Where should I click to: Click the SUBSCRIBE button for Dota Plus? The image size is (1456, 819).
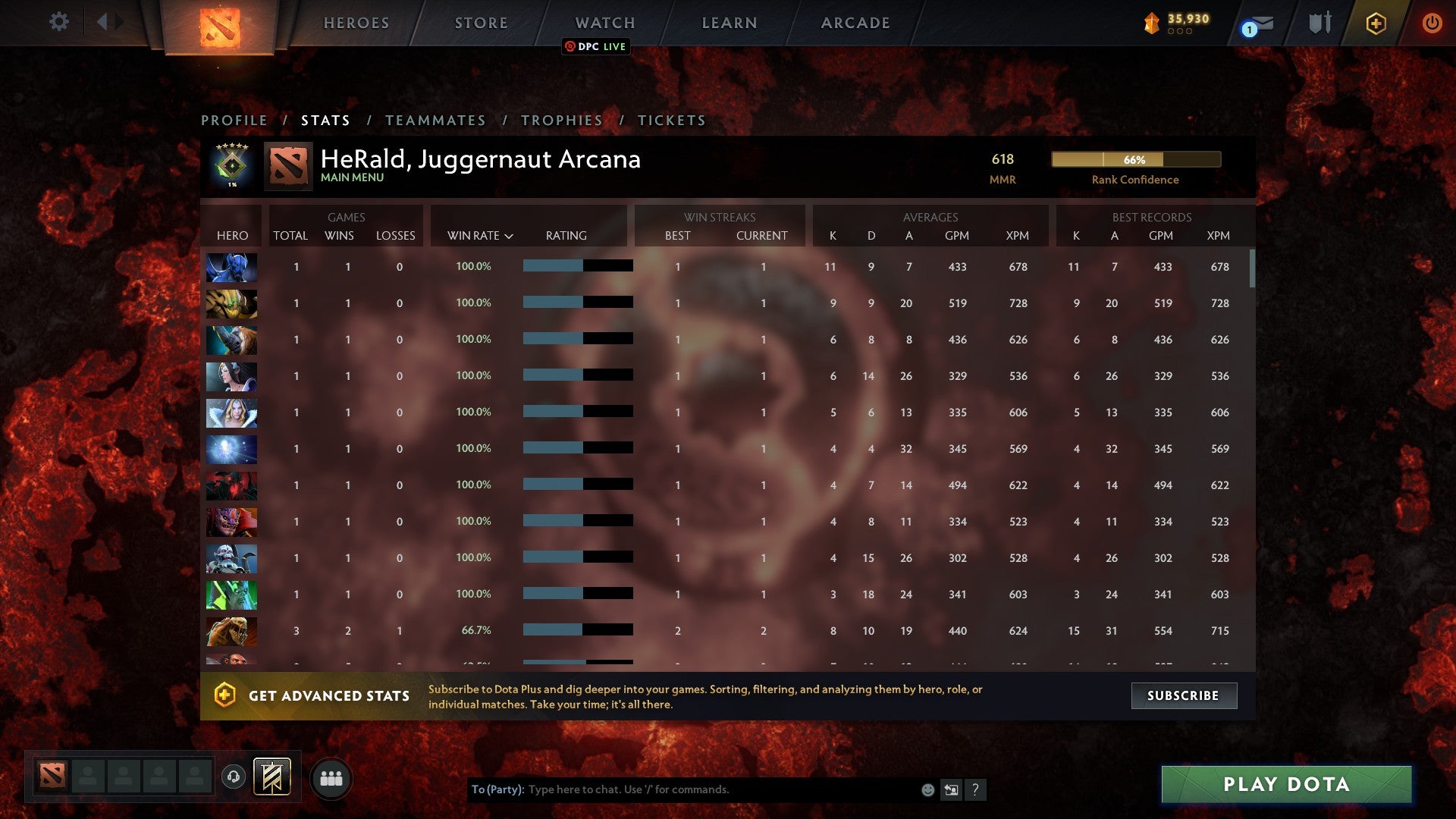tap(1183, 695)
